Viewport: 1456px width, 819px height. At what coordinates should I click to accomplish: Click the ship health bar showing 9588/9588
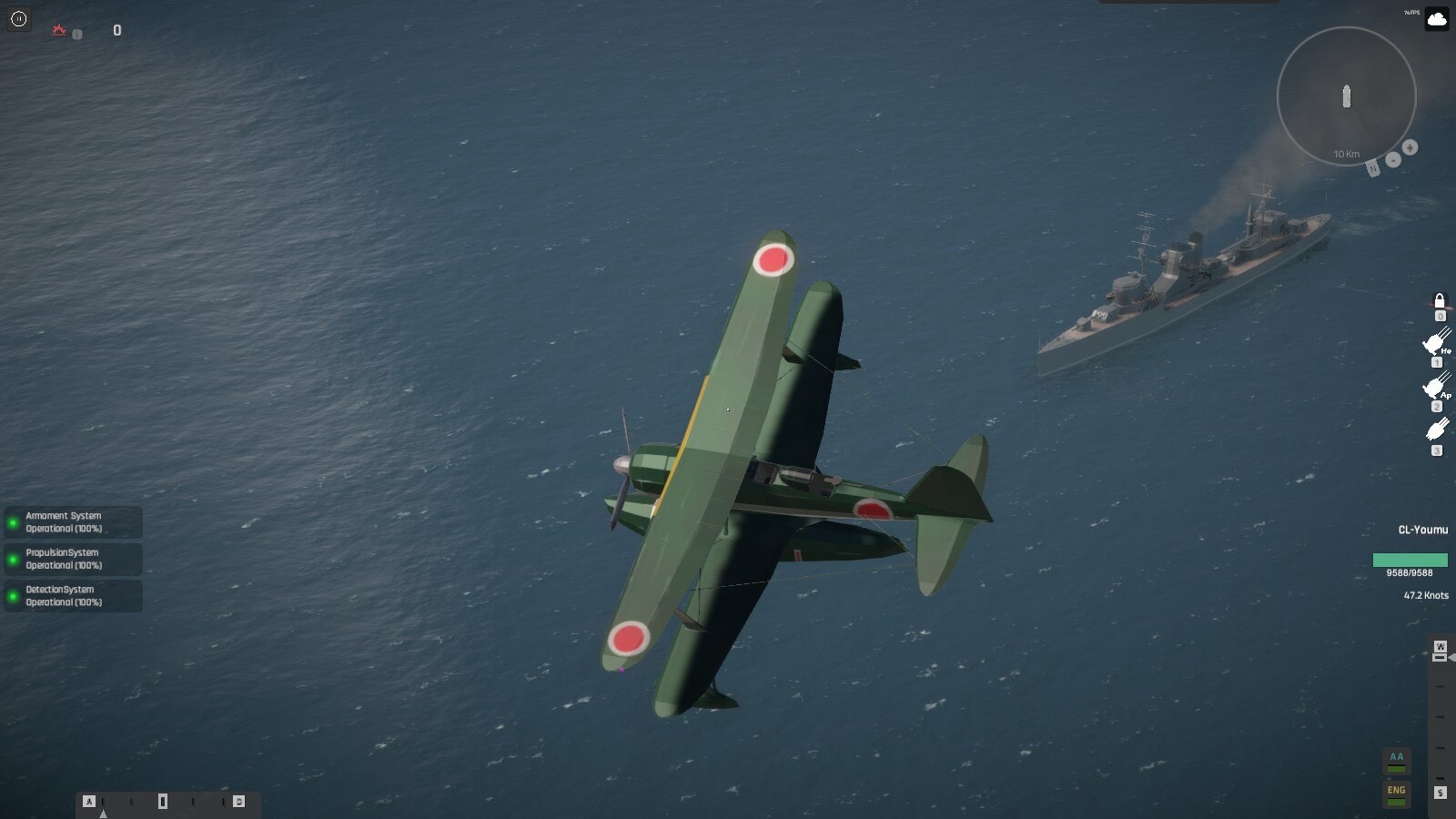coord(1410,560)
